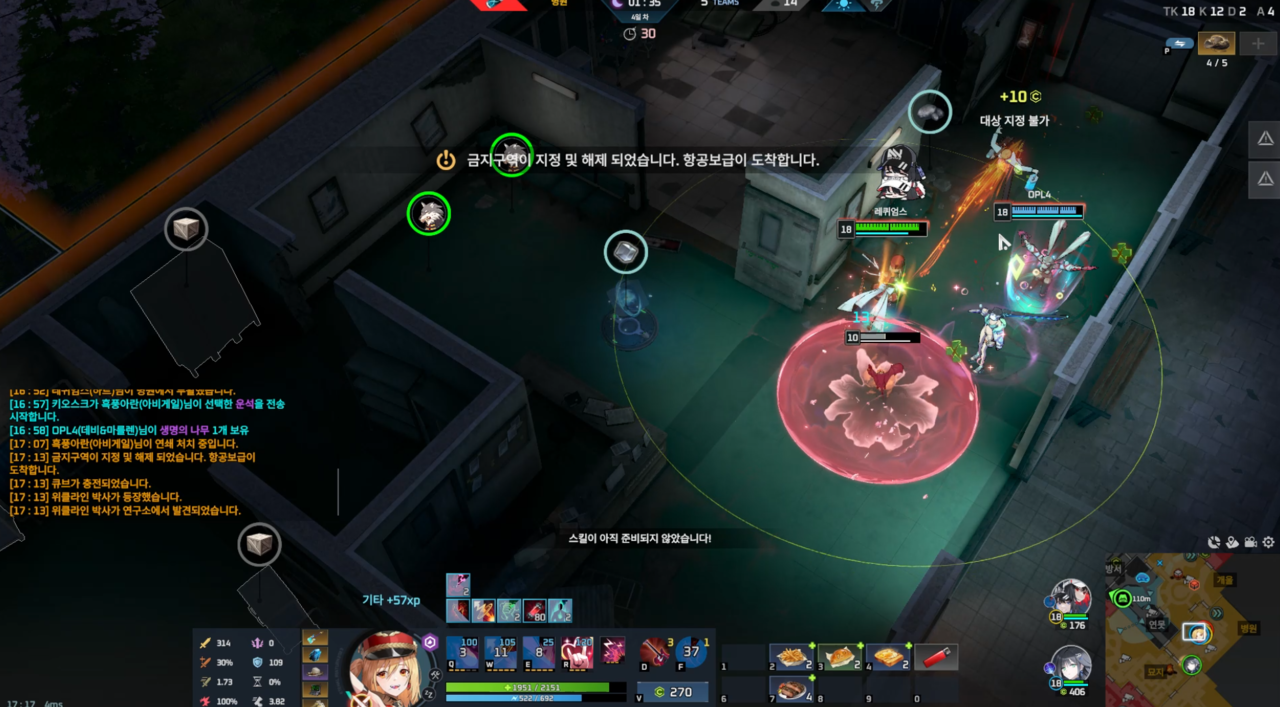
Task: Click the swap arrows button labeled P
Action: pyautogui.click(x=1179, y=43)
